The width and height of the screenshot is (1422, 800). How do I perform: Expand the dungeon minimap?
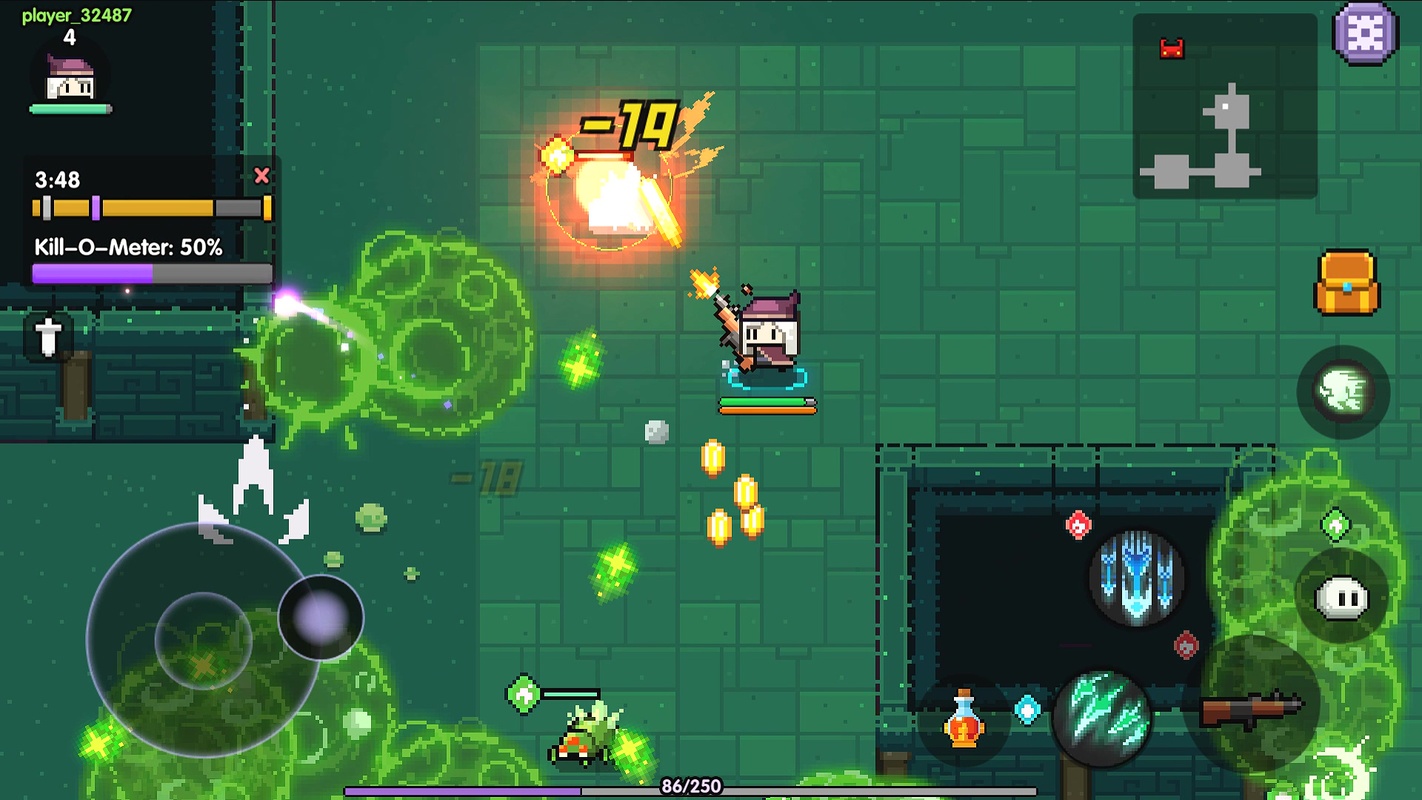[1224, 106]
